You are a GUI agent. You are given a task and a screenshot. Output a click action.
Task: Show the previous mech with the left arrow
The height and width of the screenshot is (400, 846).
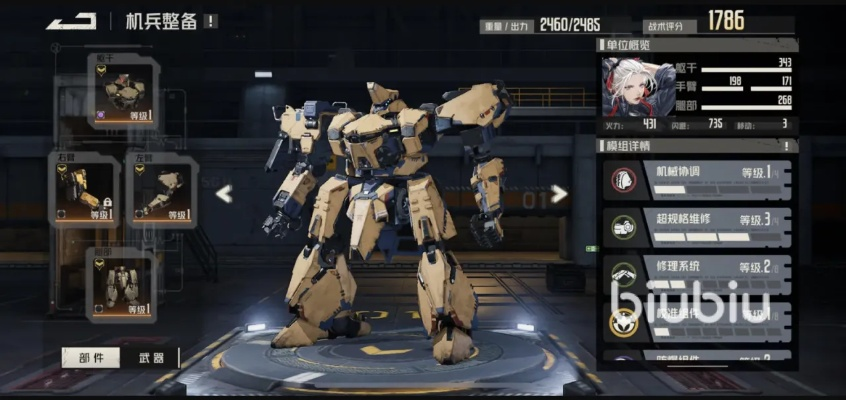point(225,193)
